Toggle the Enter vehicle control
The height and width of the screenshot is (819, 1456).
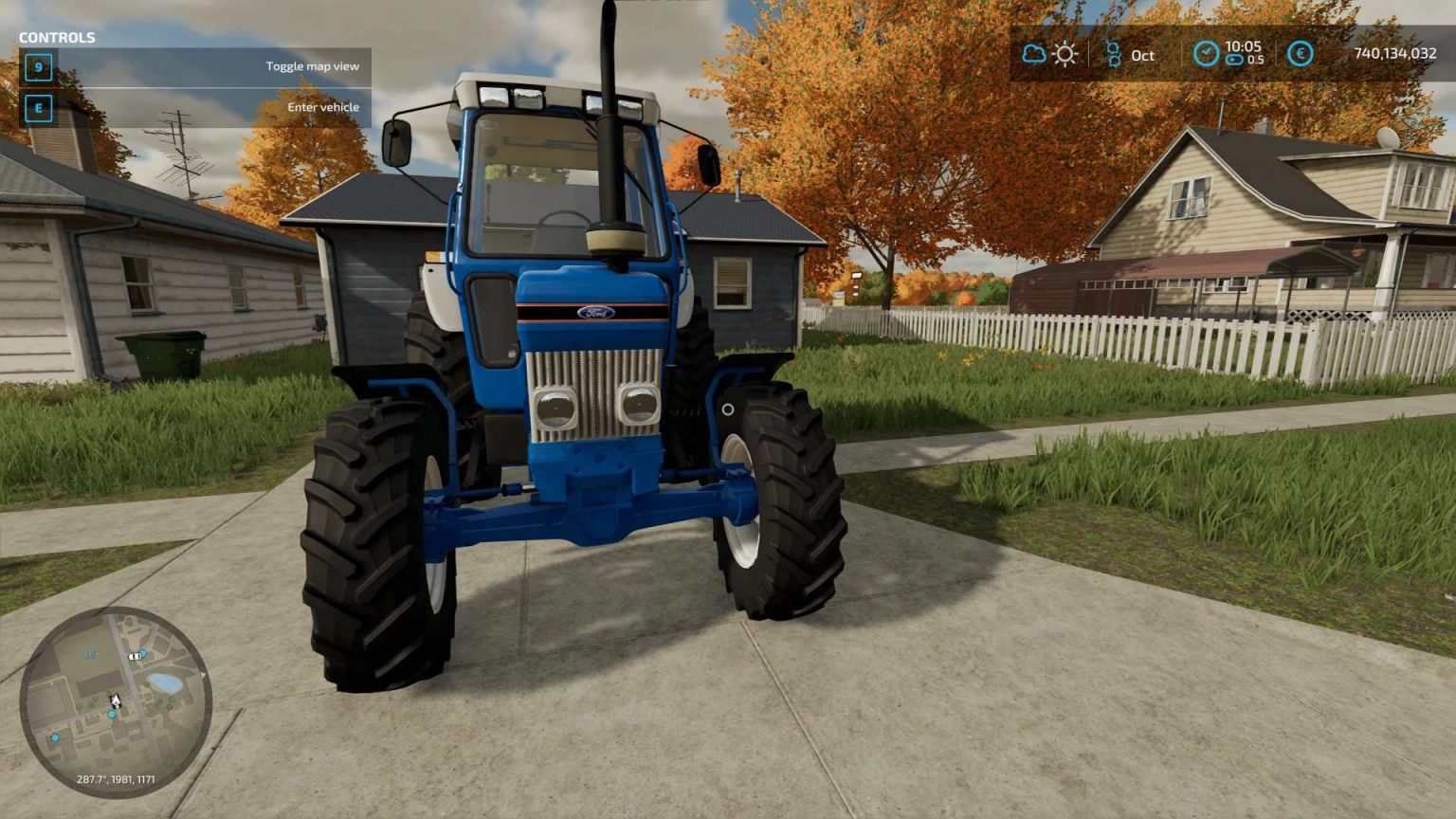click(x=38, y=107)
